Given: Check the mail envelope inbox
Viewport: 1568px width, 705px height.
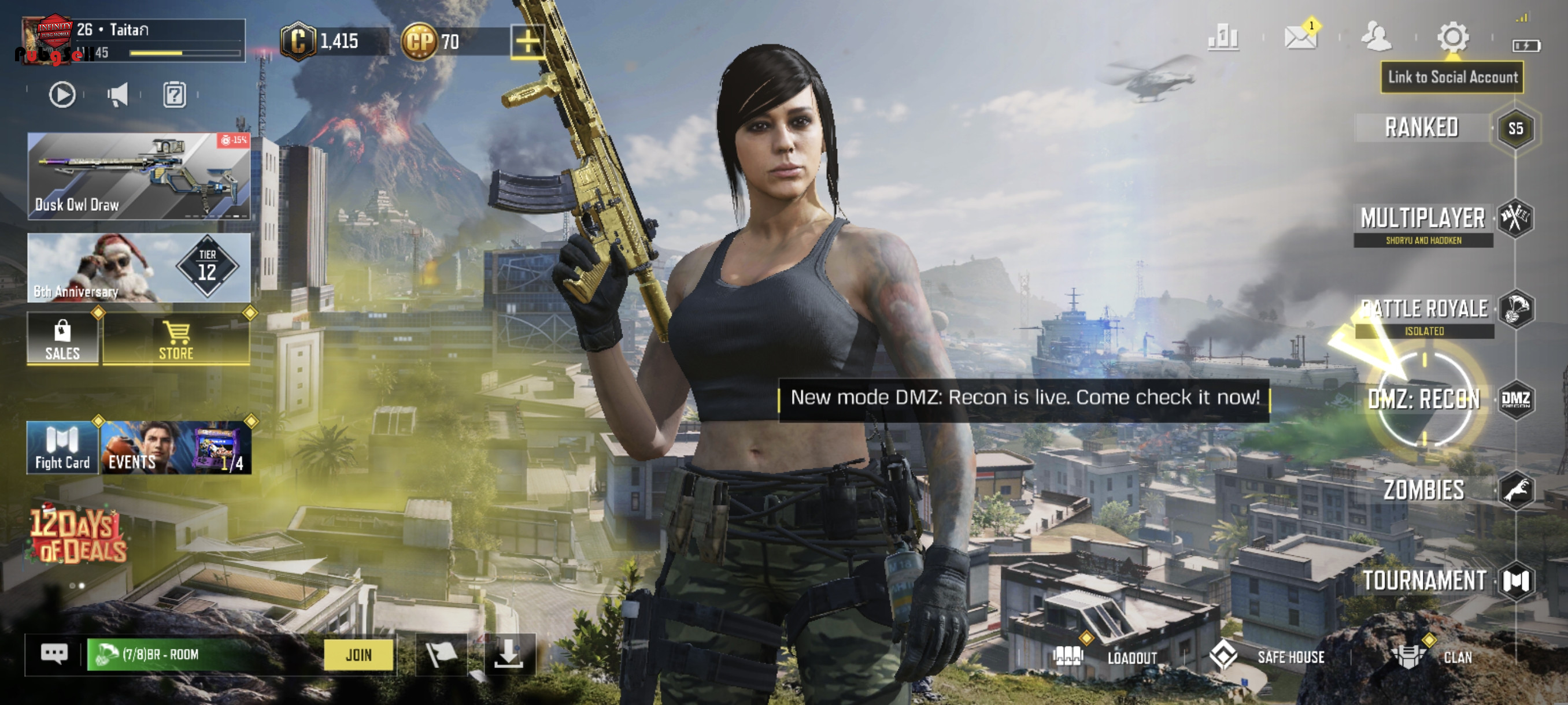Looking at the screenshot, I should (x=1300, y=38).
